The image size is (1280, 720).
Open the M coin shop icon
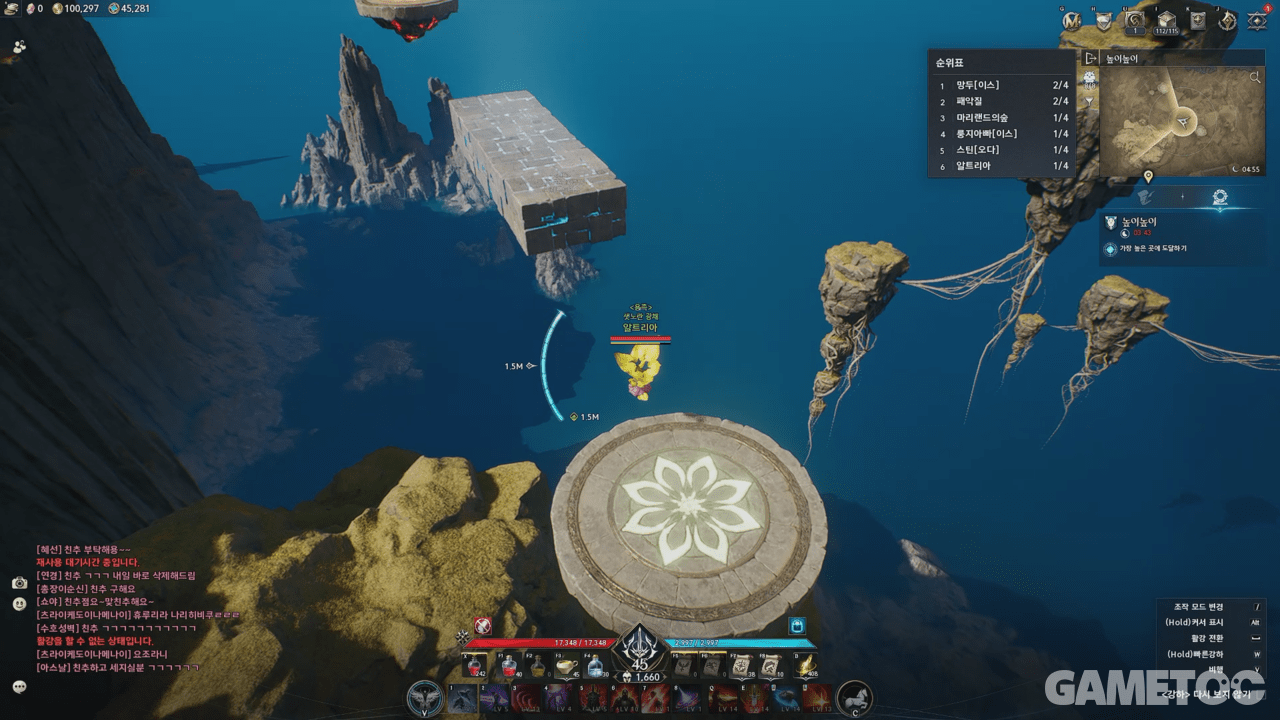pos(1072,20)
